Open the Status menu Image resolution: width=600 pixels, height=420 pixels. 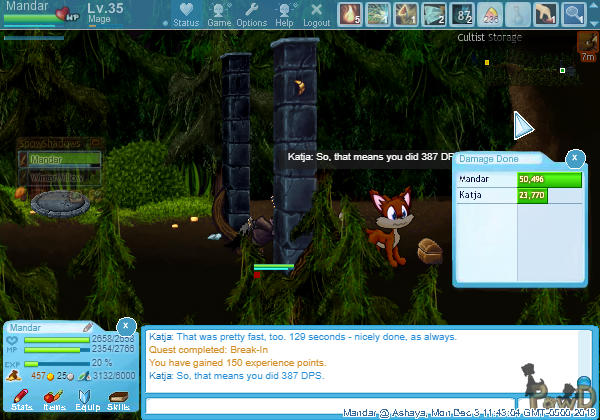coord(185,14)
